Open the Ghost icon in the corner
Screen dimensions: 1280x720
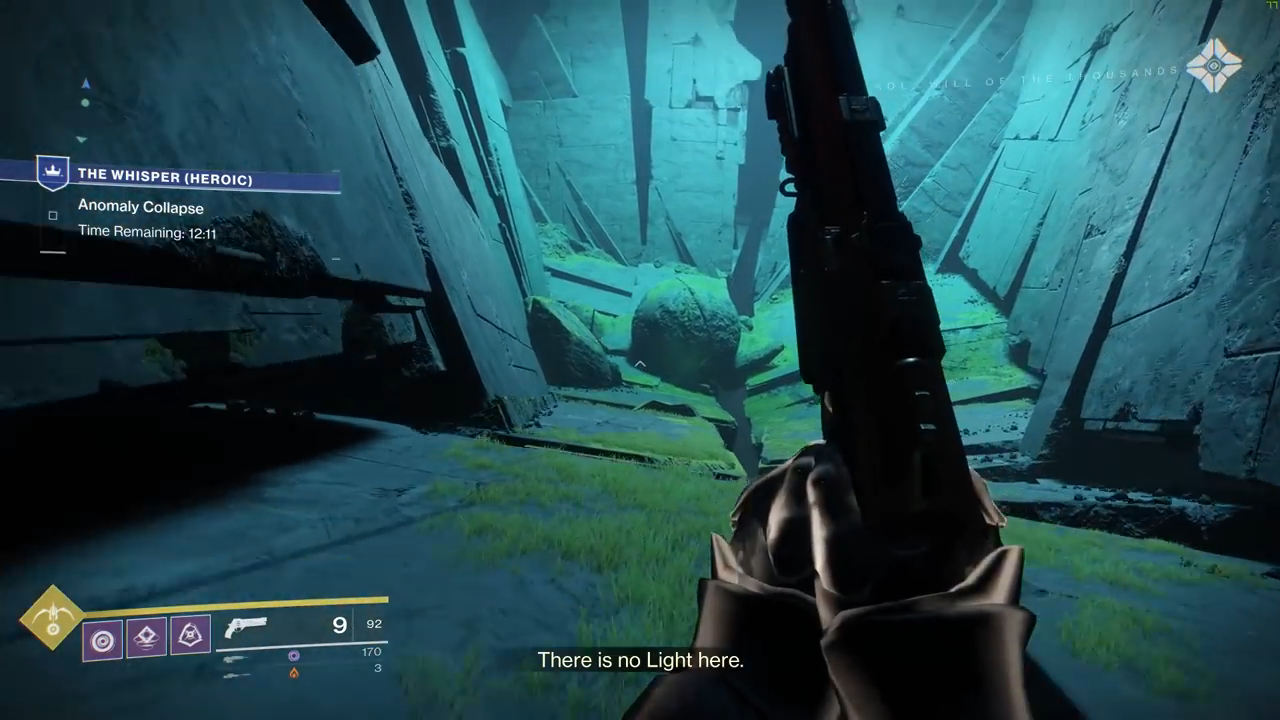click(1214, 66)
